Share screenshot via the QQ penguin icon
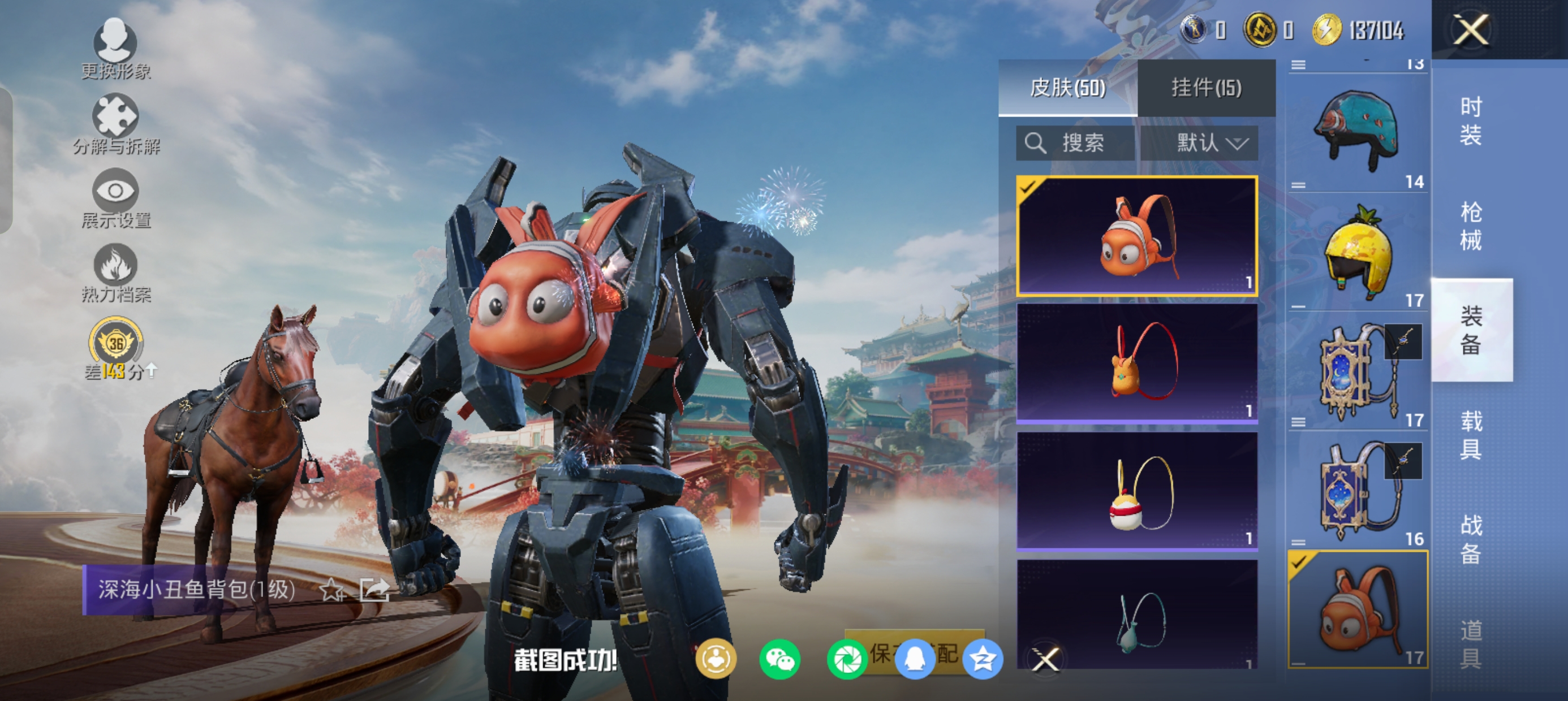1568x701 pixels. pyautogui.click(x=914, y=660)
